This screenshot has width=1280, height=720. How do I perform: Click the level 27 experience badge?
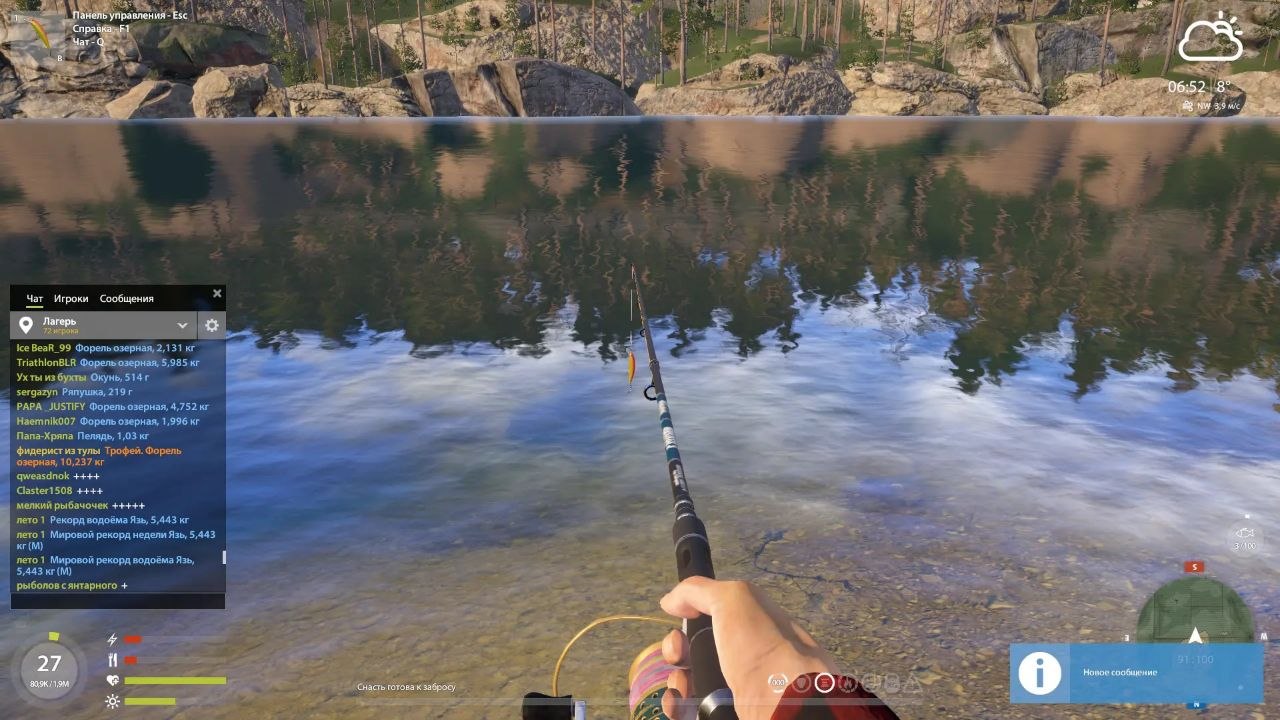[49, 664]
